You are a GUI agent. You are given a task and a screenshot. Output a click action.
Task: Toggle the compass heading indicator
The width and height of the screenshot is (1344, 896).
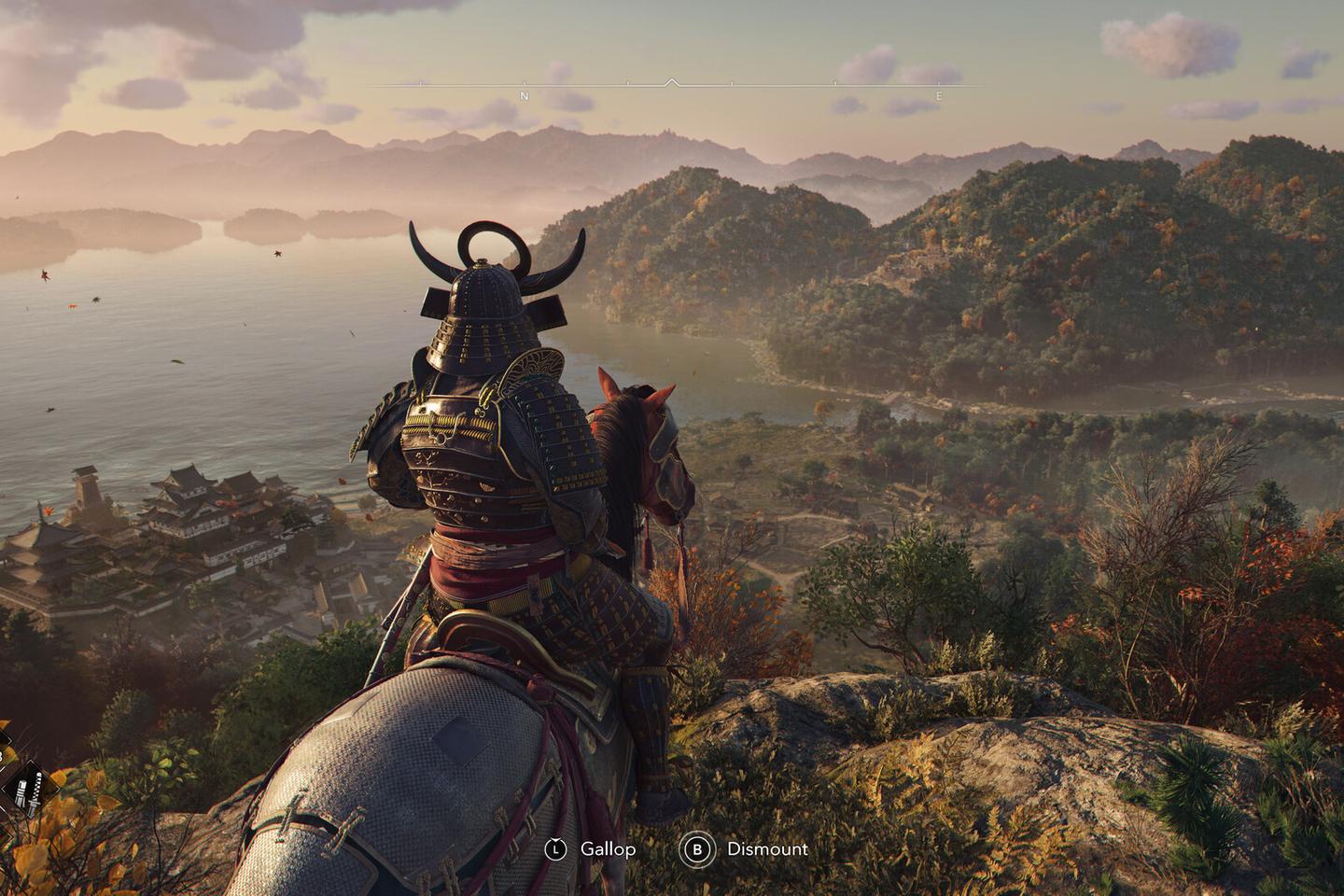pos(672,82)
